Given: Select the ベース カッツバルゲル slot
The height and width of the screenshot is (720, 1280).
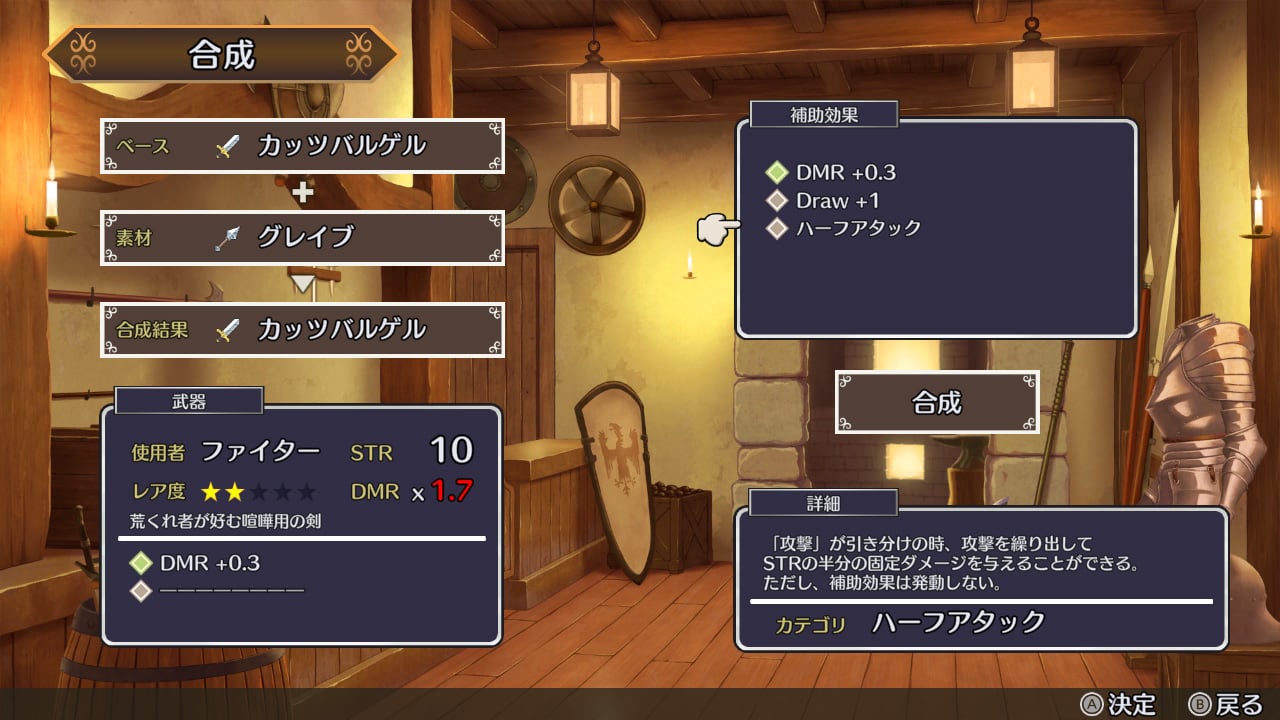Looking at the screenshot, I should coord(302,146).
